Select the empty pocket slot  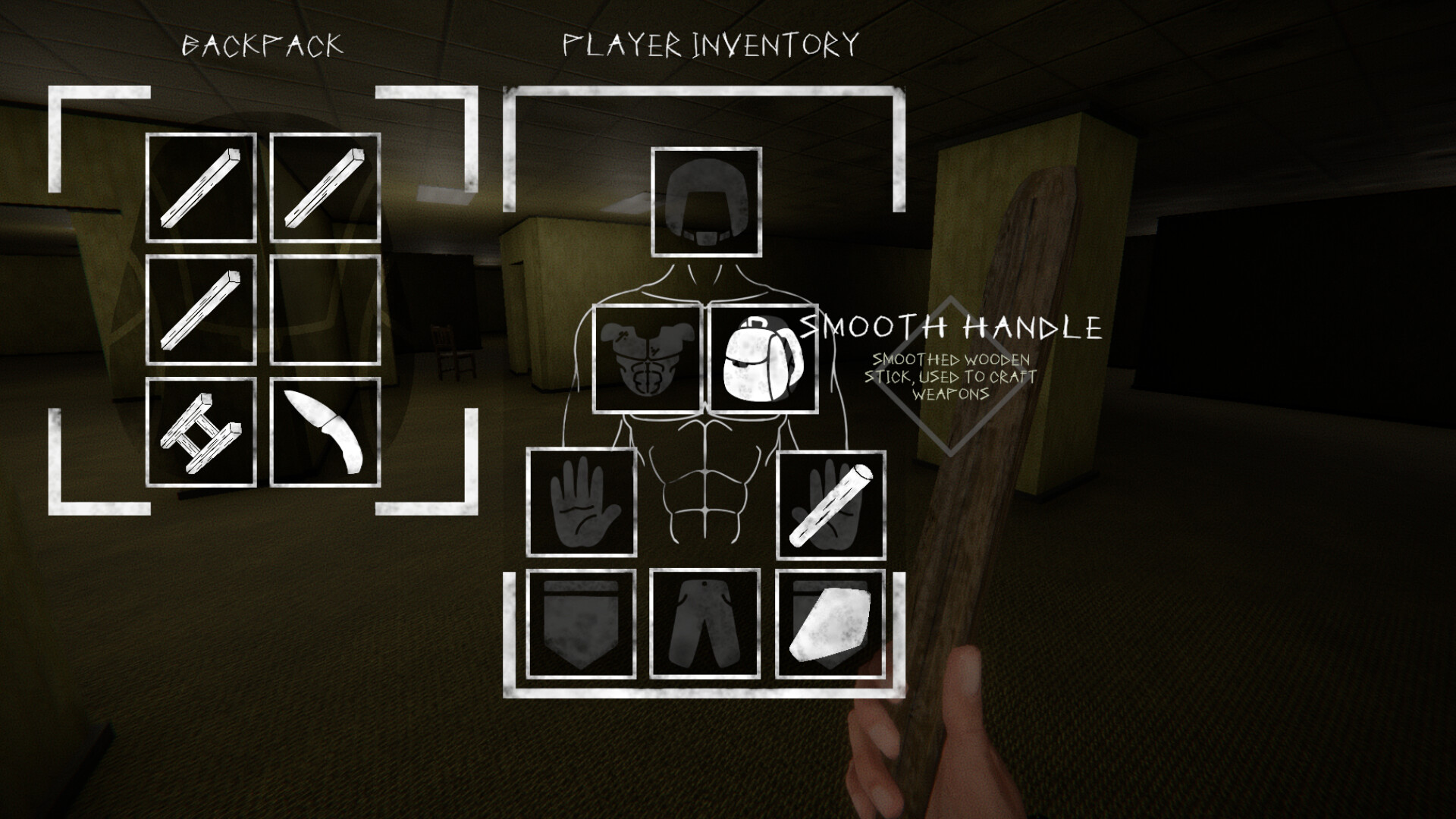tap(581, 623)
